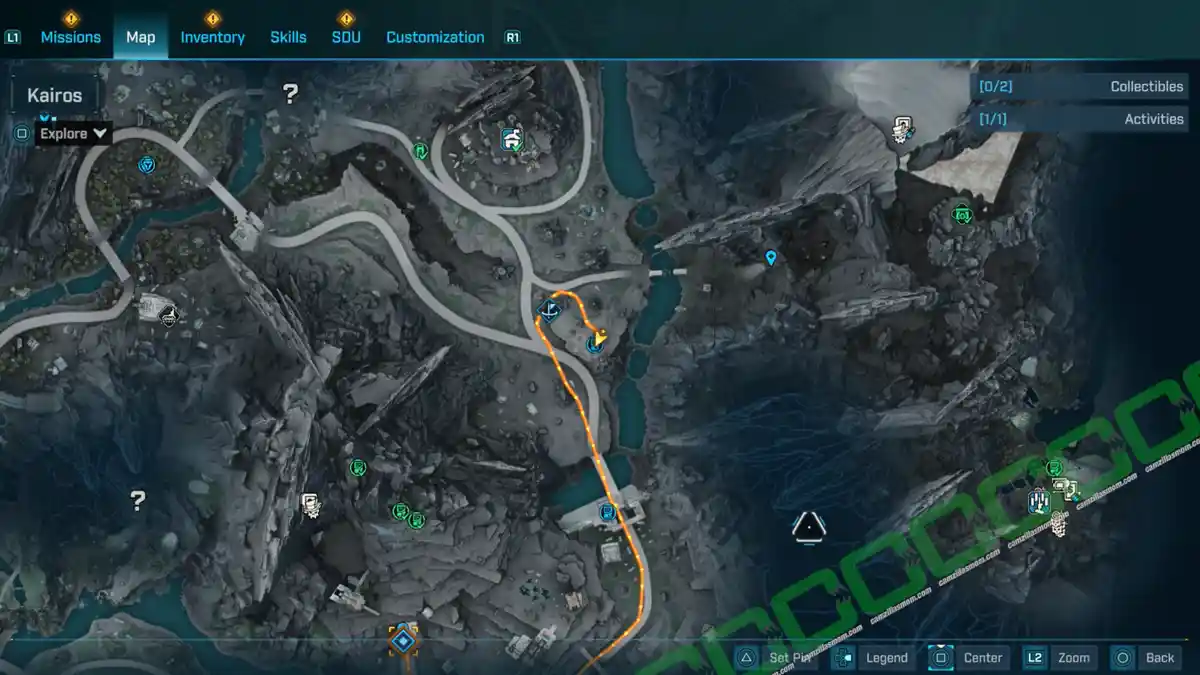
Task: Click the orange diamond mission marker
Action: pyautogui.click(x=403, y=639)
